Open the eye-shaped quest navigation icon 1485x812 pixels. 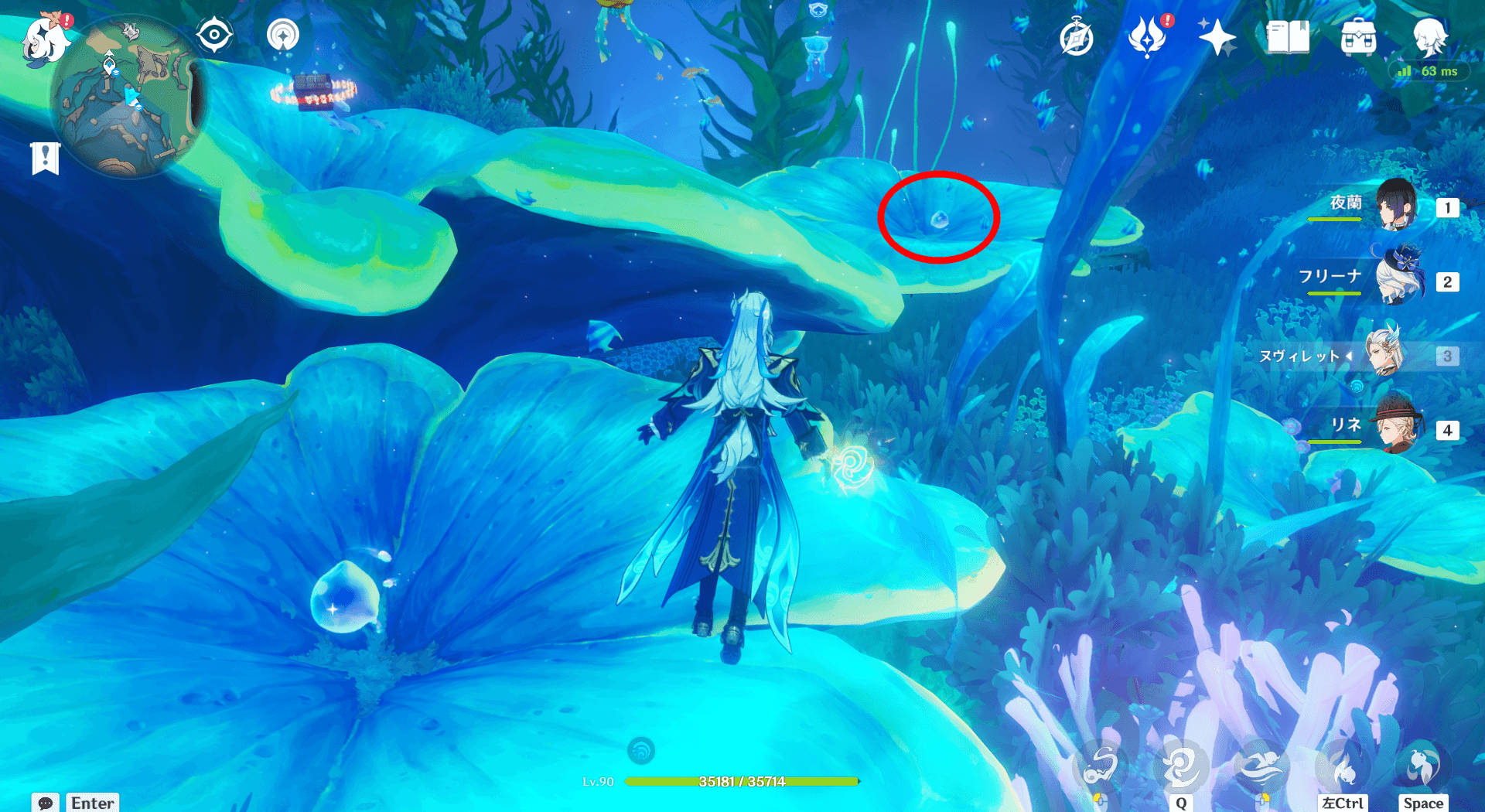[x=214, y=35]
